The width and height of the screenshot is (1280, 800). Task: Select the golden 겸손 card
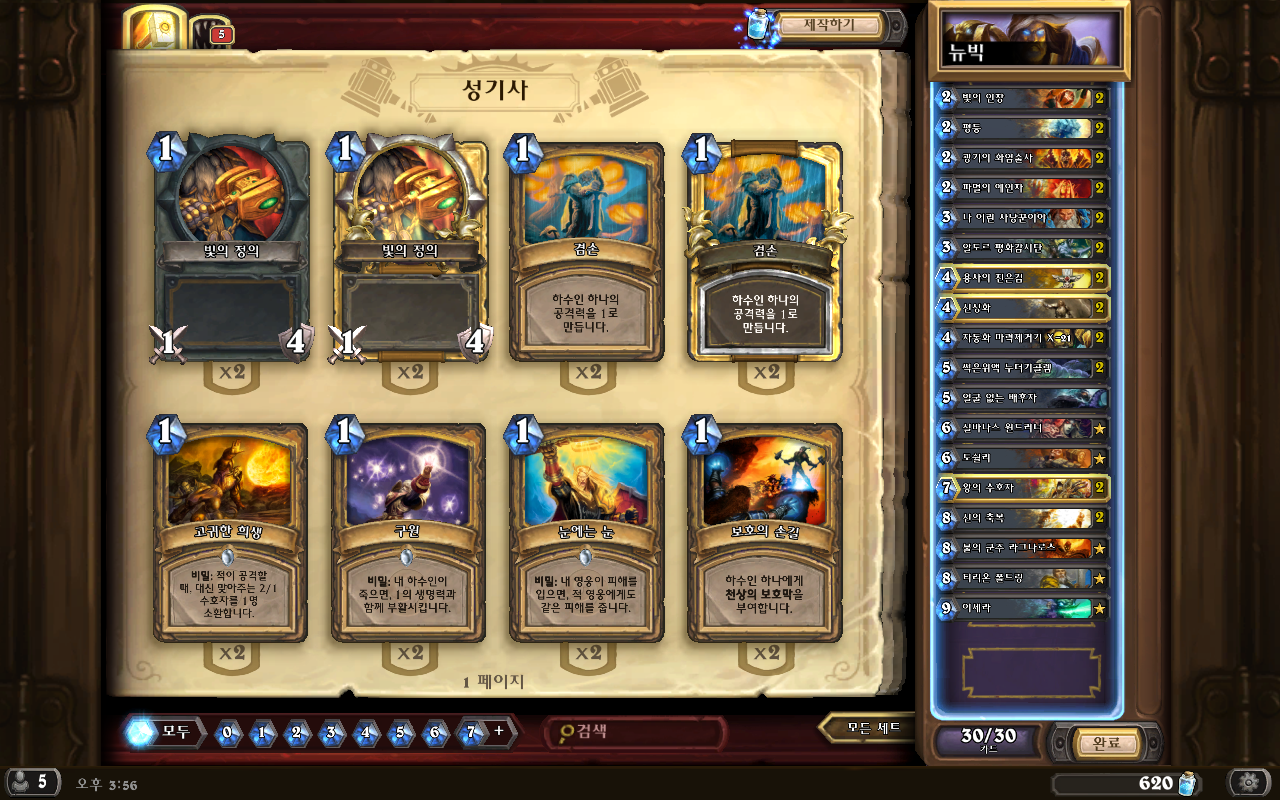765,250
